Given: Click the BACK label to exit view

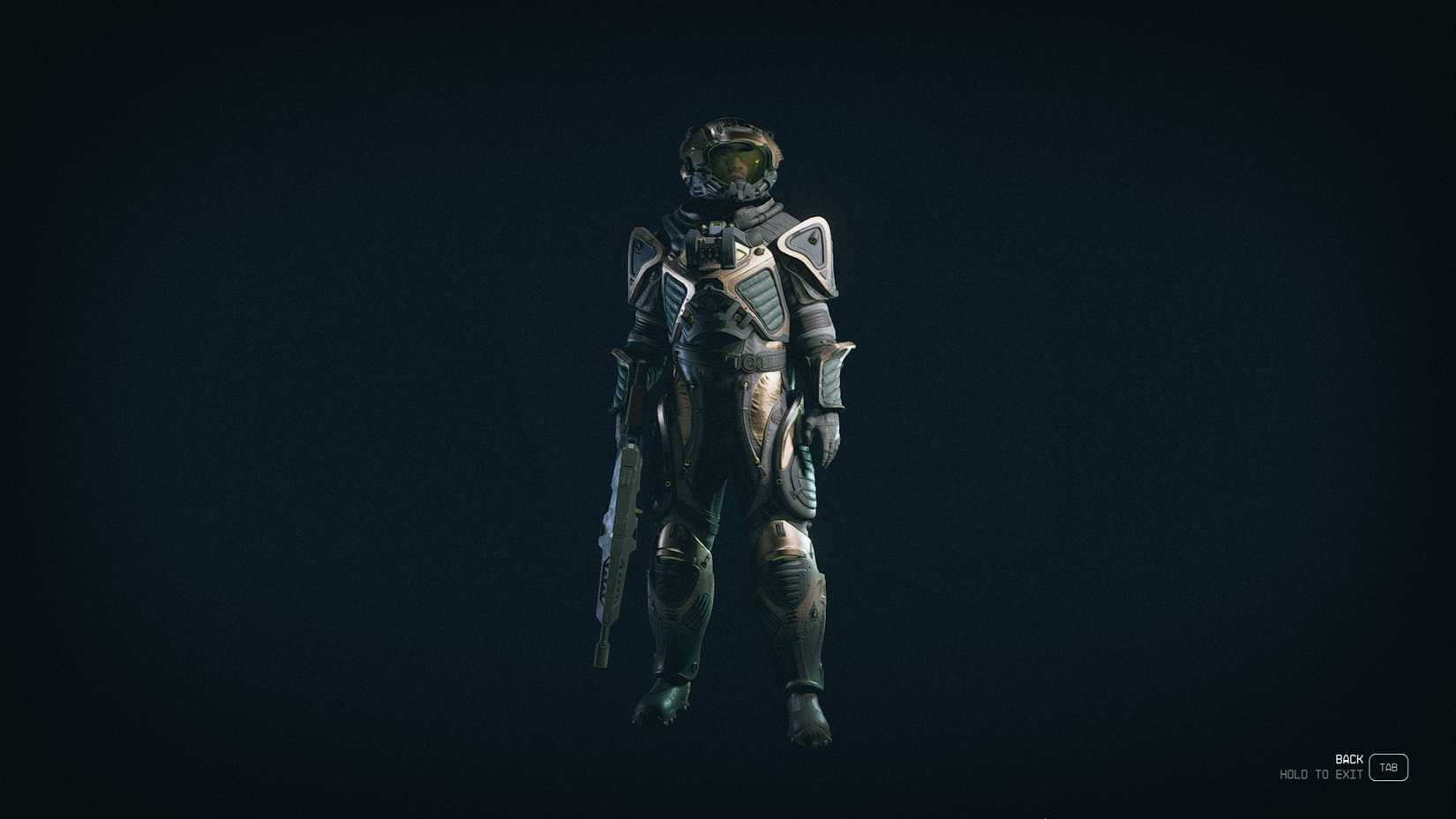Looking at the screenshot, I should tap(1348, 757).
